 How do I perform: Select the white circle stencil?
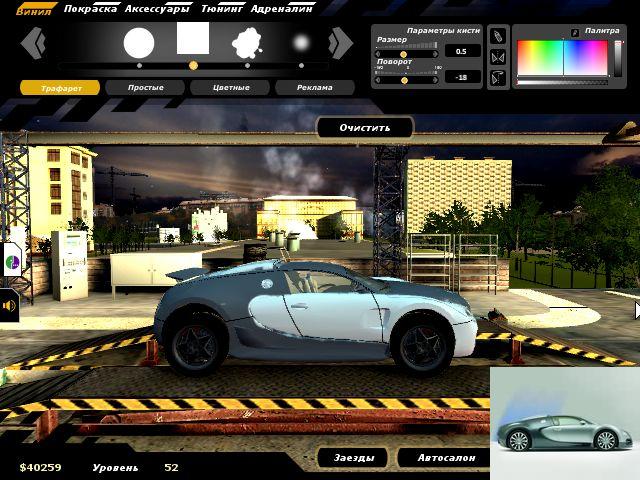(x=139, y=43)
